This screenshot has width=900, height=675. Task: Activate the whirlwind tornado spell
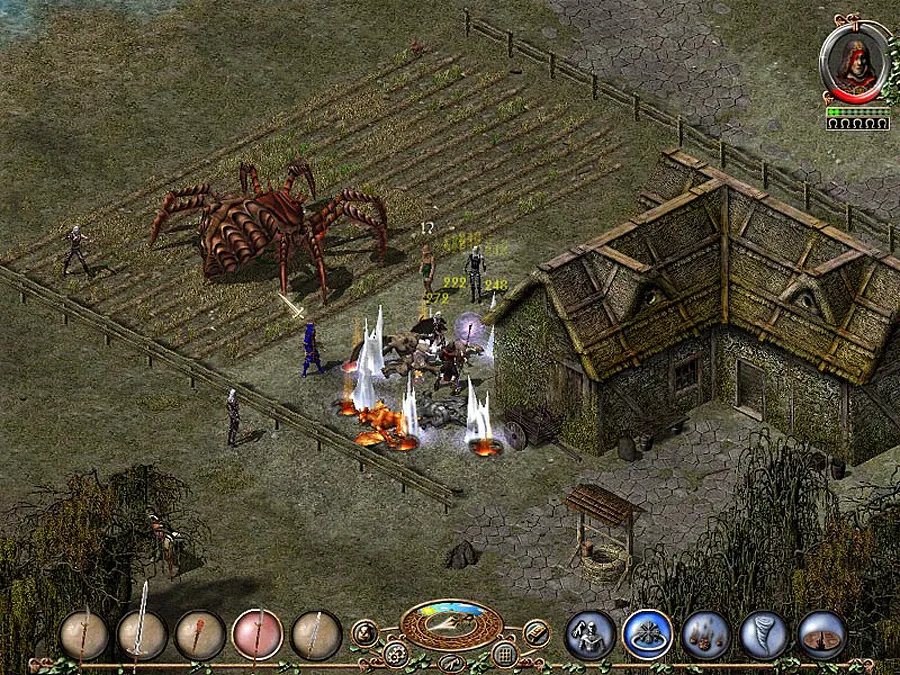coord(763,634)
